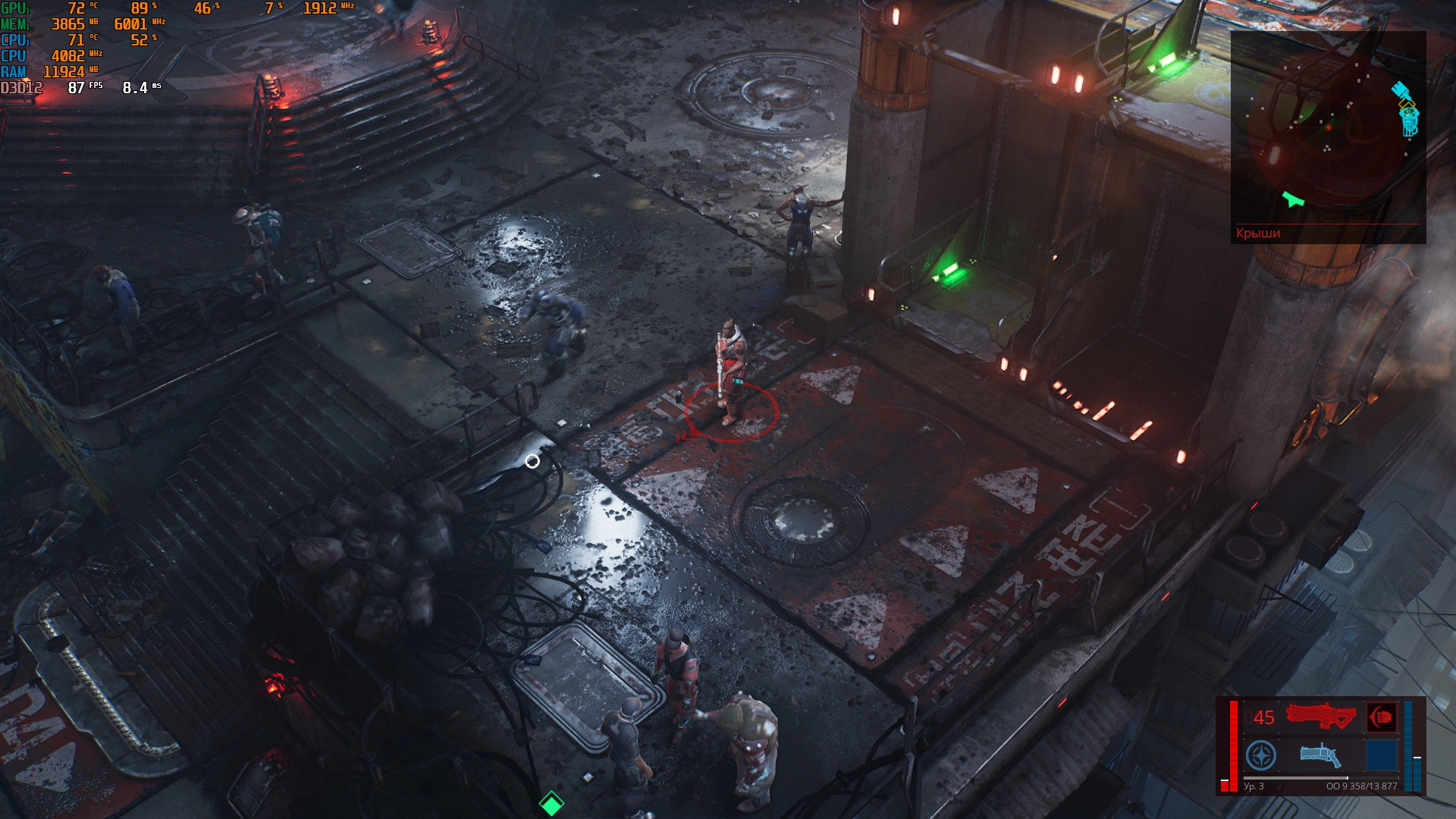Click the green diamond objective indicator
The width and height of the screenshot is (1456, 819).
click(x=551, y=803)
